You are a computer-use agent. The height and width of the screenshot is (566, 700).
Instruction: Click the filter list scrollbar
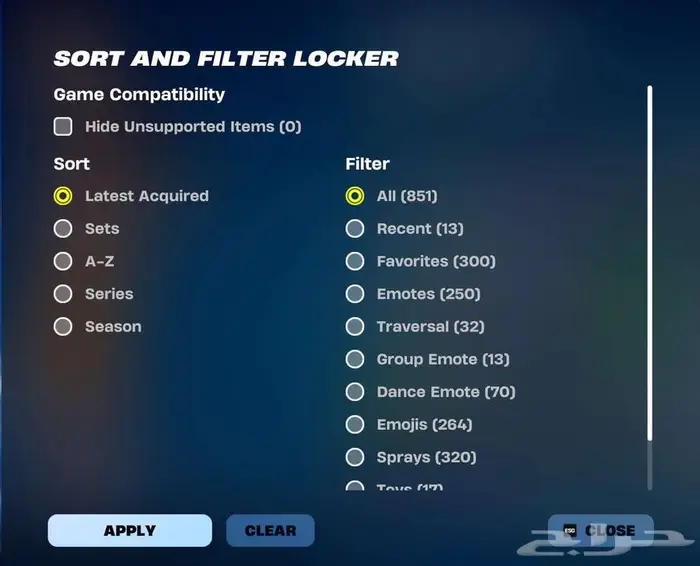(650, 262)
